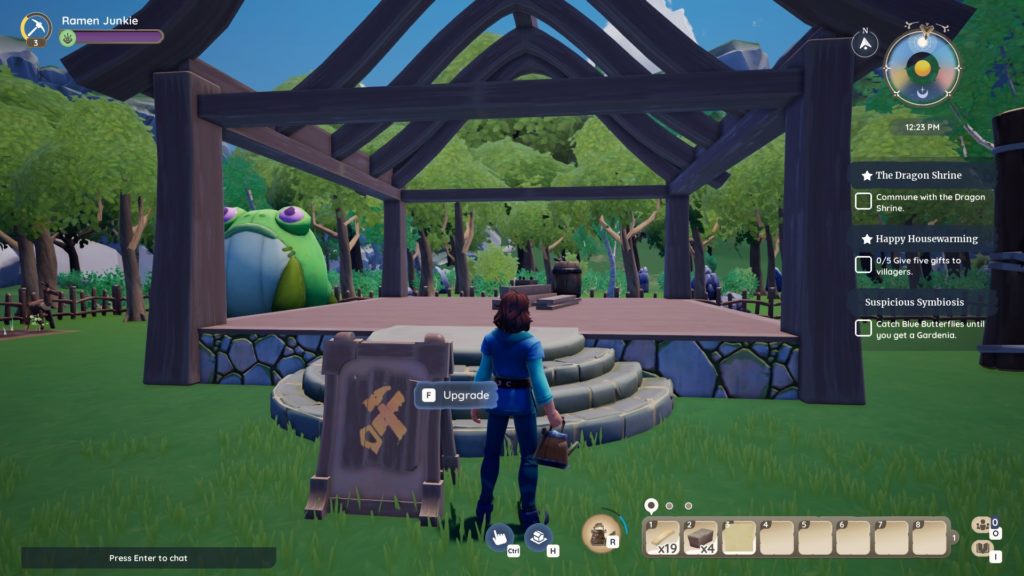This screenshot has height=576, width=1024.
Task: Open the Happy Housewarming quest entry
Action: coord(918,239)
